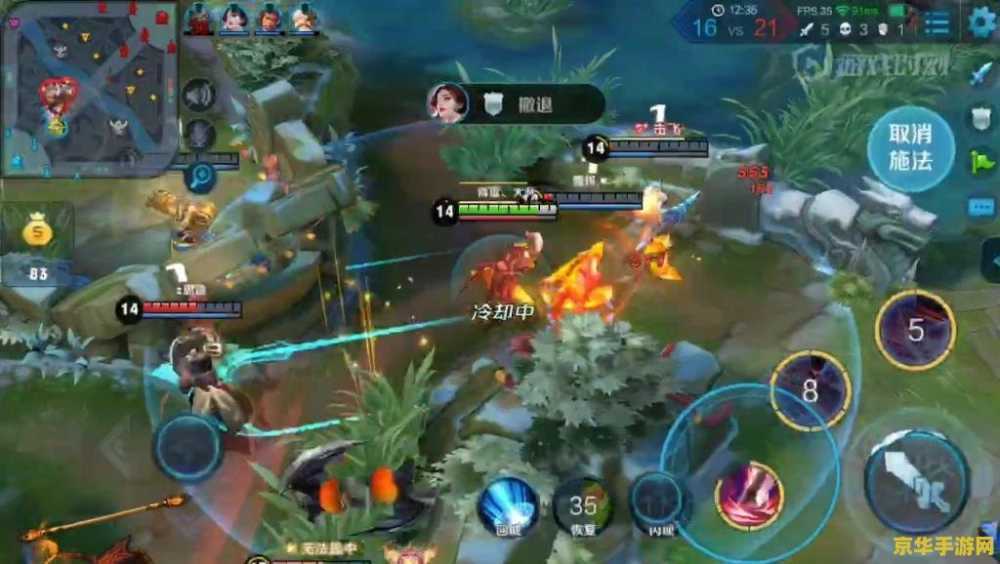The height and width of the screenshot is (564, 1000).
Task: Use the 回城 recall skill
Action: (x=507, y=505)
